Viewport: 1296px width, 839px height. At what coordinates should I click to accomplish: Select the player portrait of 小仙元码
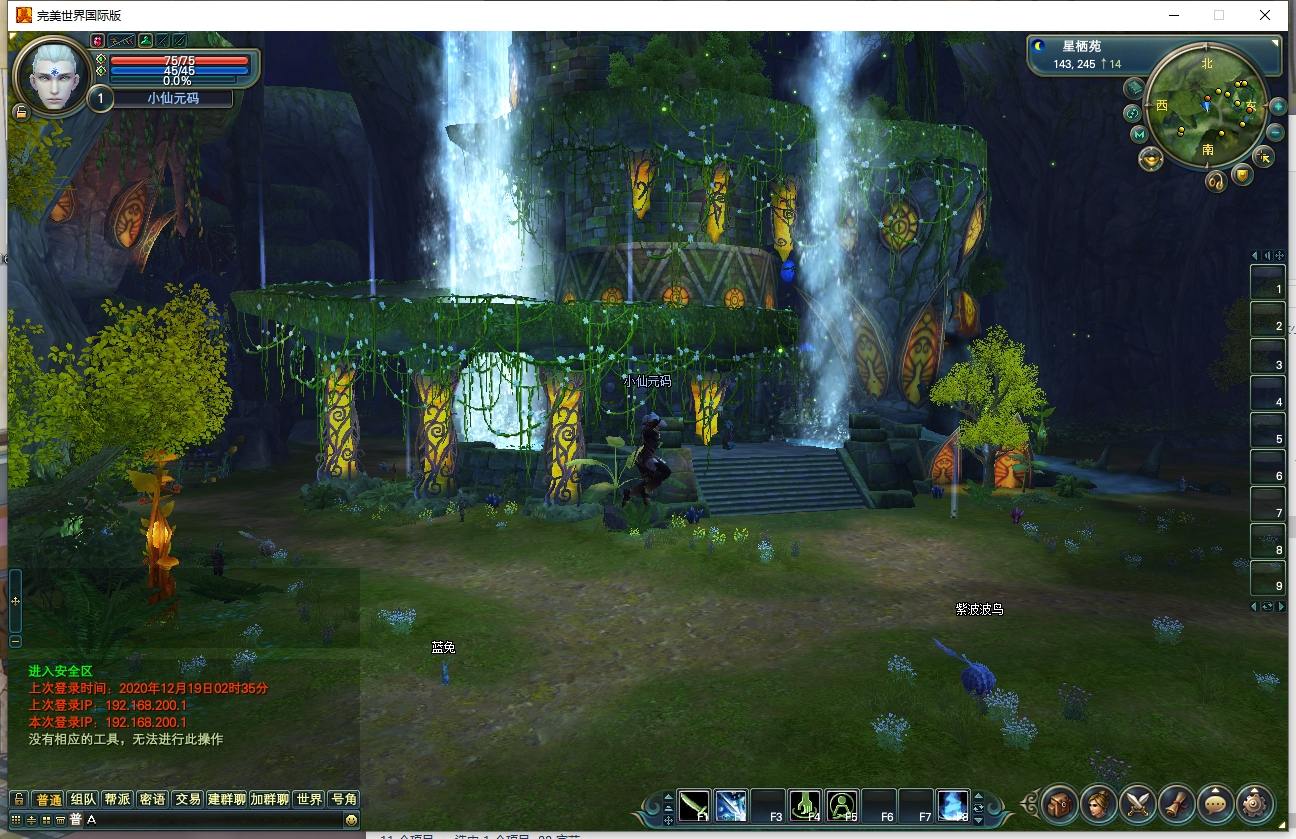(x=51, y=75)
